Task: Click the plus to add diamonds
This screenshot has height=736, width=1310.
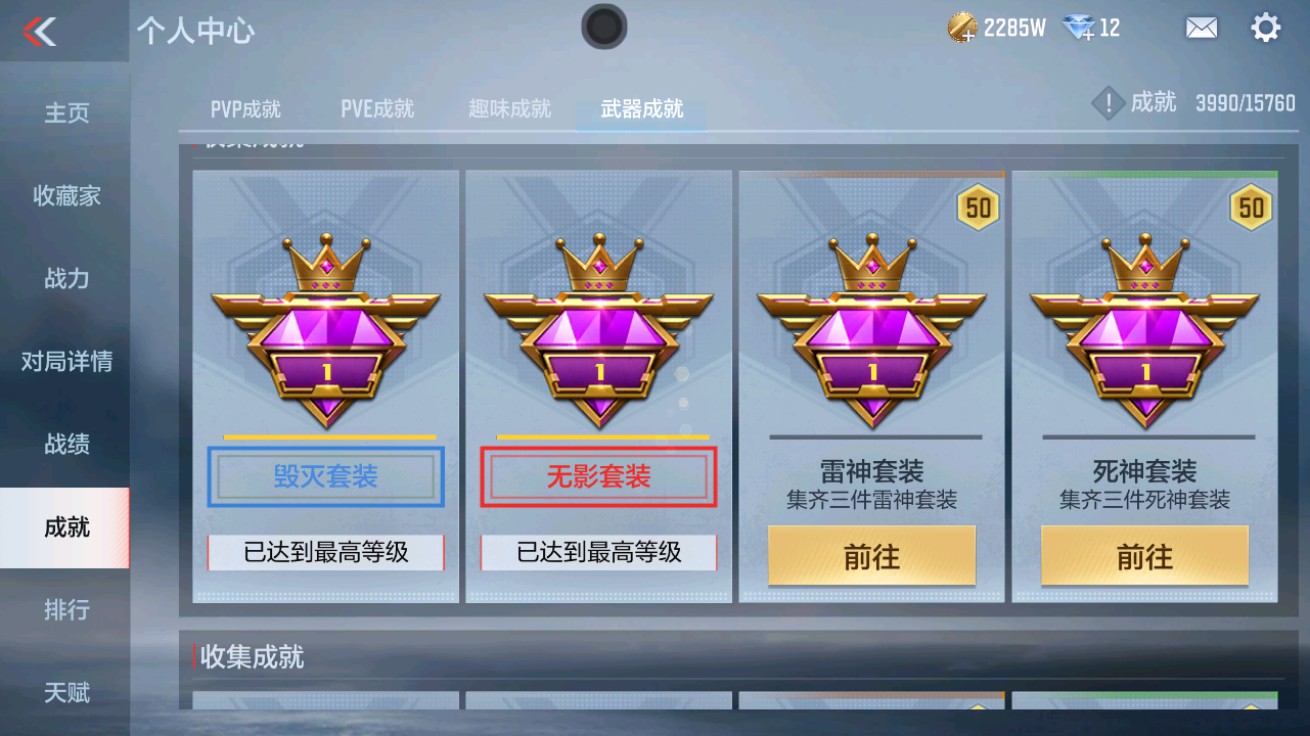Action: tap(1089, 37)
